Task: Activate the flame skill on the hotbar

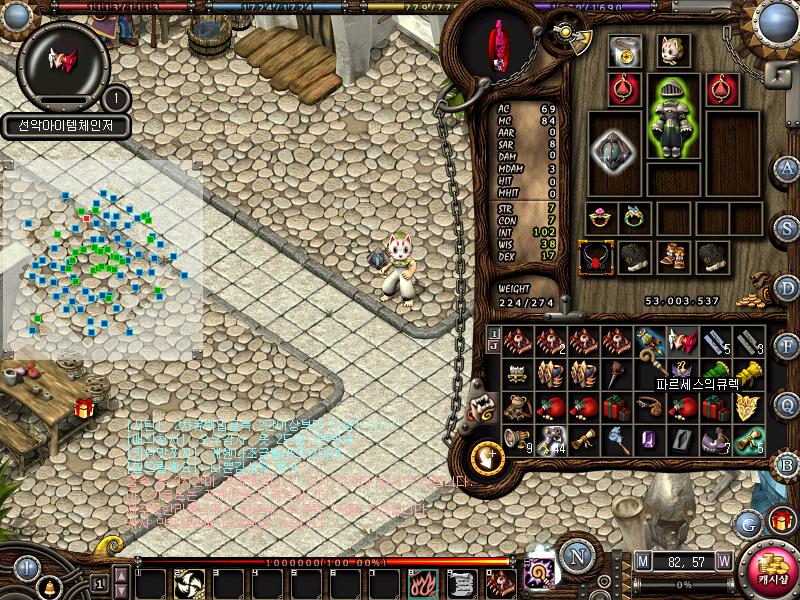Action: (x=421, y=582)
